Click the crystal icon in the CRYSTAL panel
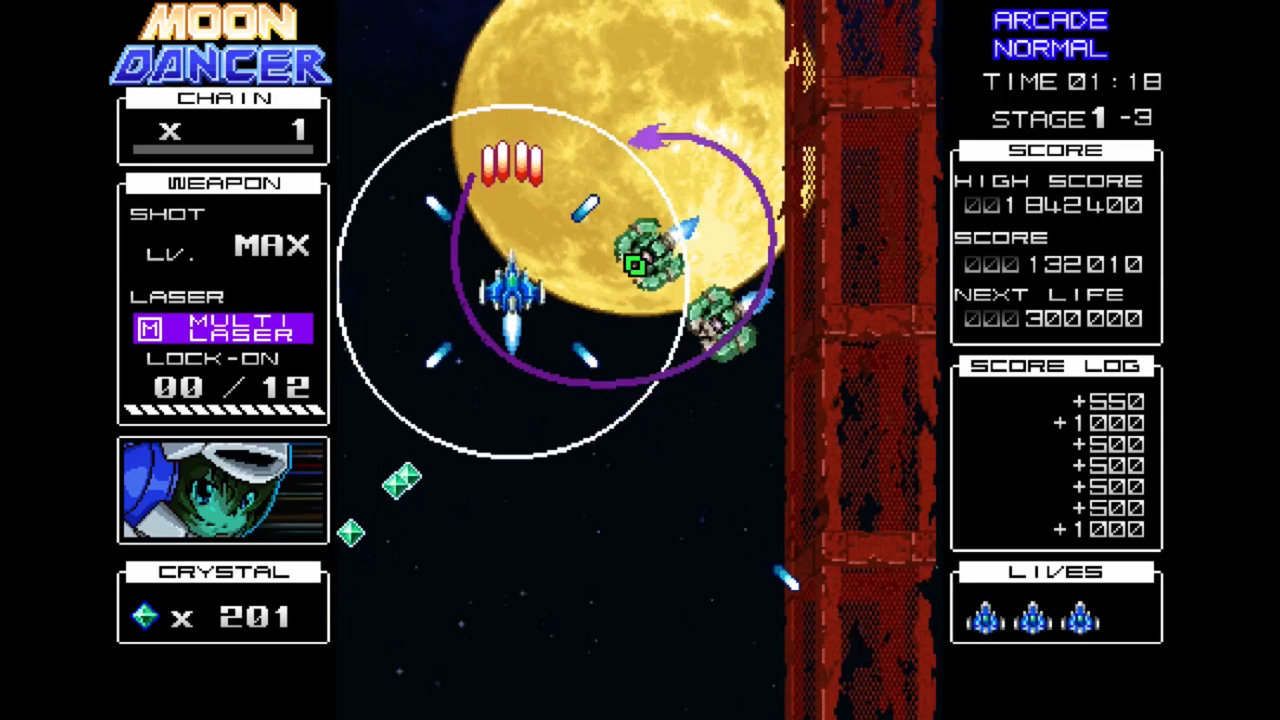Viewport: 1280px width, 720px height. pos(144,616)
